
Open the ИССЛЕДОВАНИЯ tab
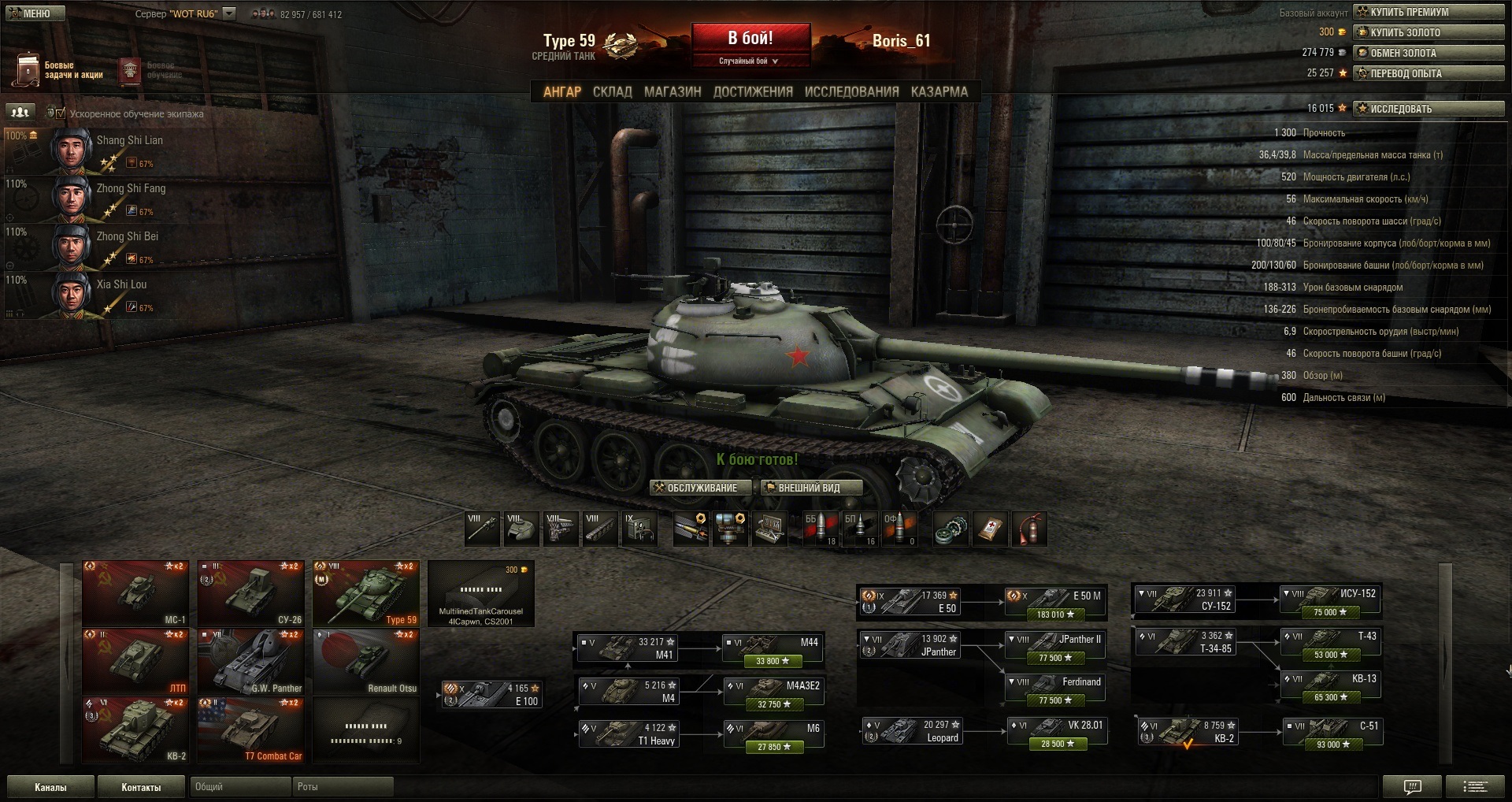click(851, 92)
